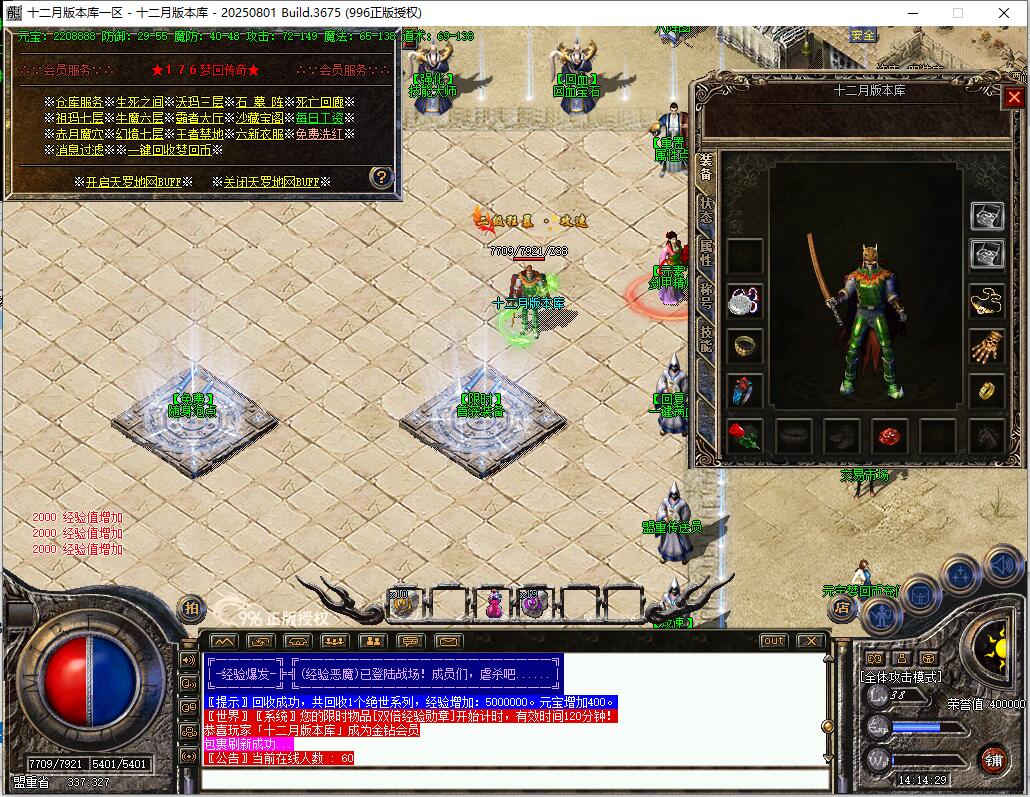This screenshot has height=797, width=1030.
Task: Open the 拍 auction round button
Action: coord(191,606)
